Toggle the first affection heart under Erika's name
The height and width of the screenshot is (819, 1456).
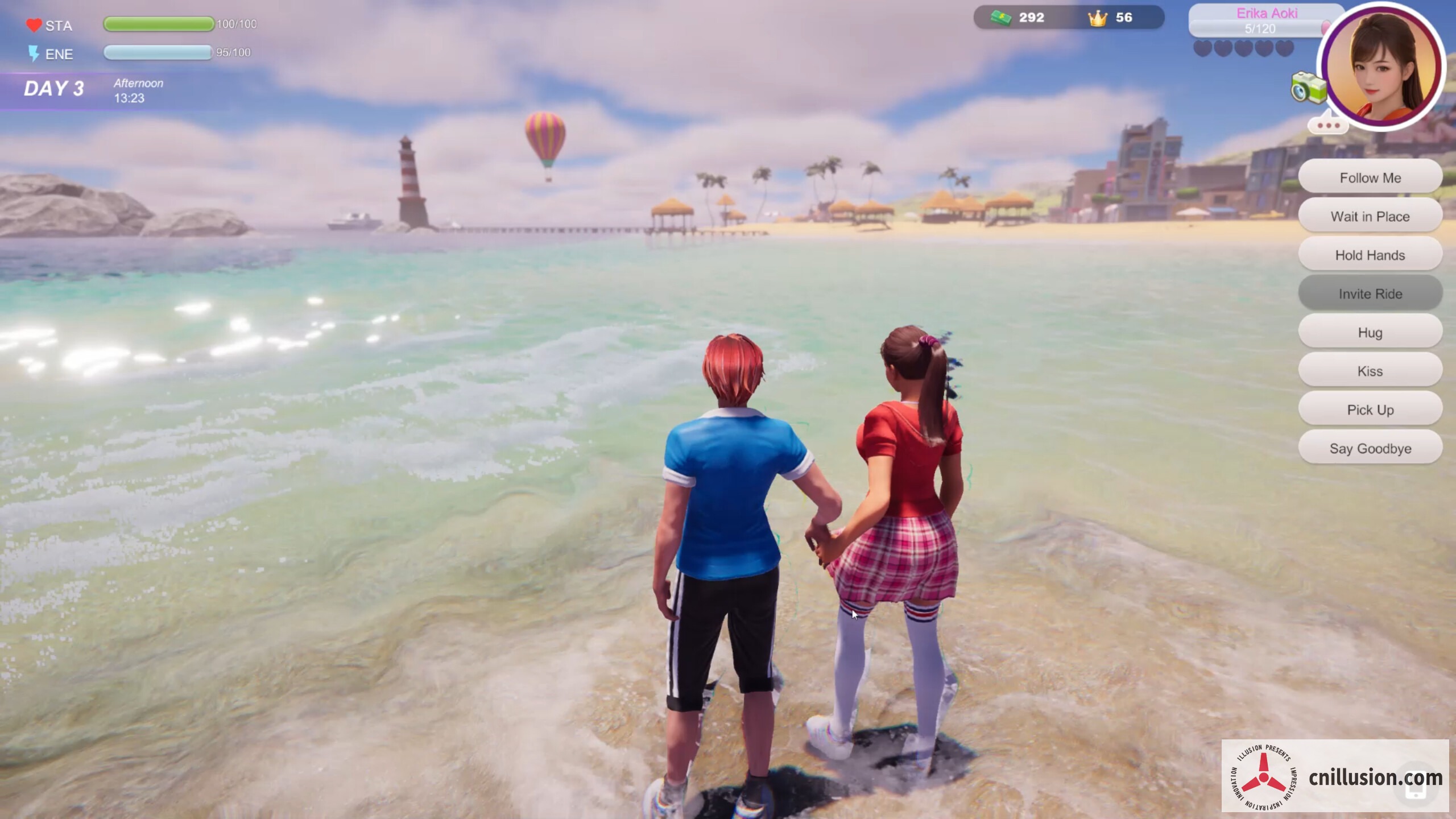click(1203, 49)
